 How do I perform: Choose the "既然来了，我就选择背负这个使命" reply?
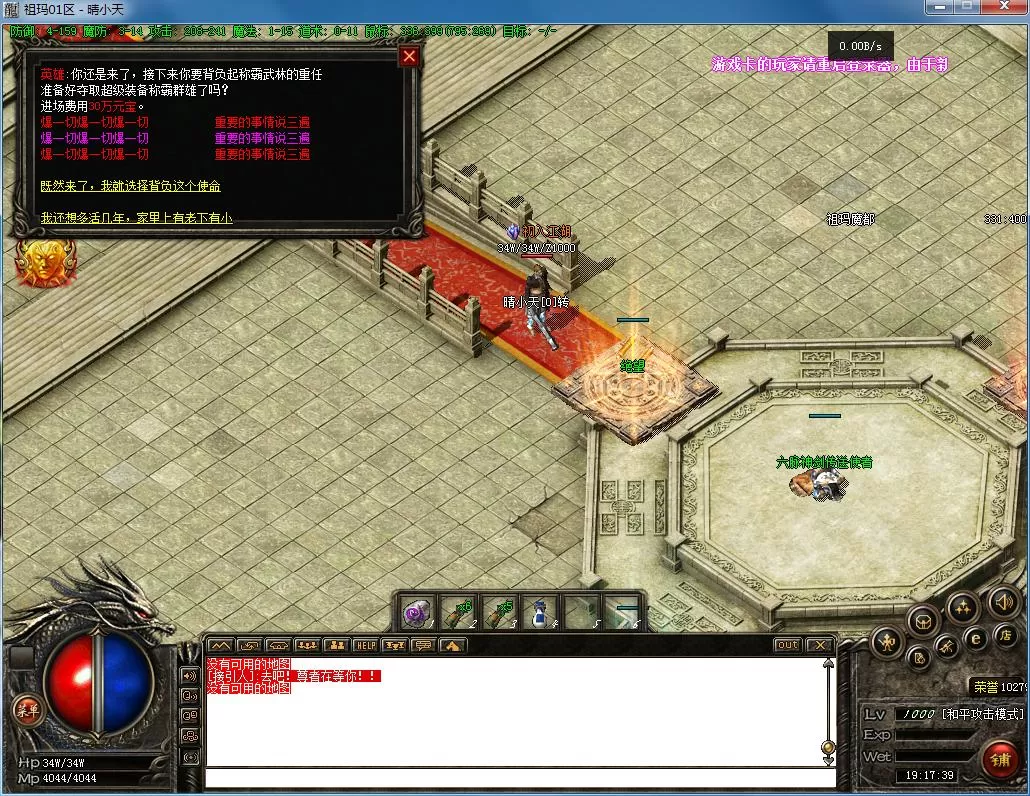pos(130,186)
